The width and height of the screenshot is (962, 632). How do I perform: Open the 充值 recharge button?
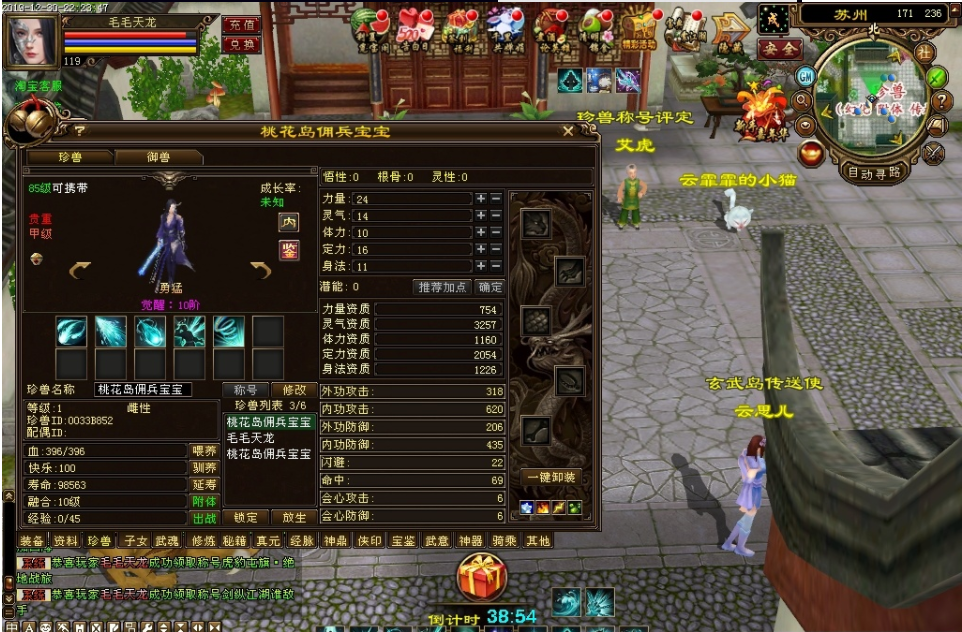pyautogui.click(x=240, y=24)
